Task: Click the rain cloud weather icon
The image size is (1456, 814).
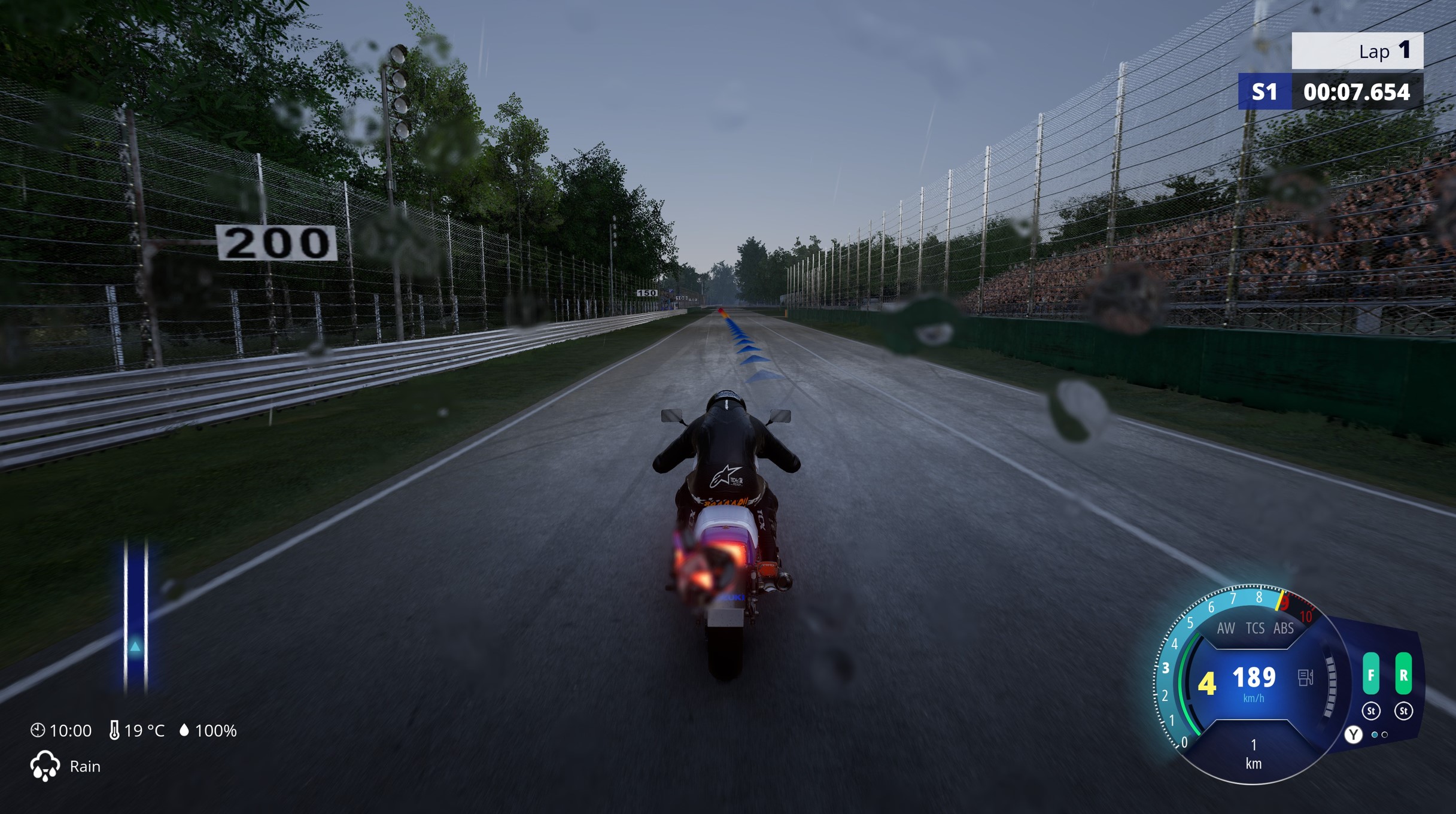Action: 45,766
